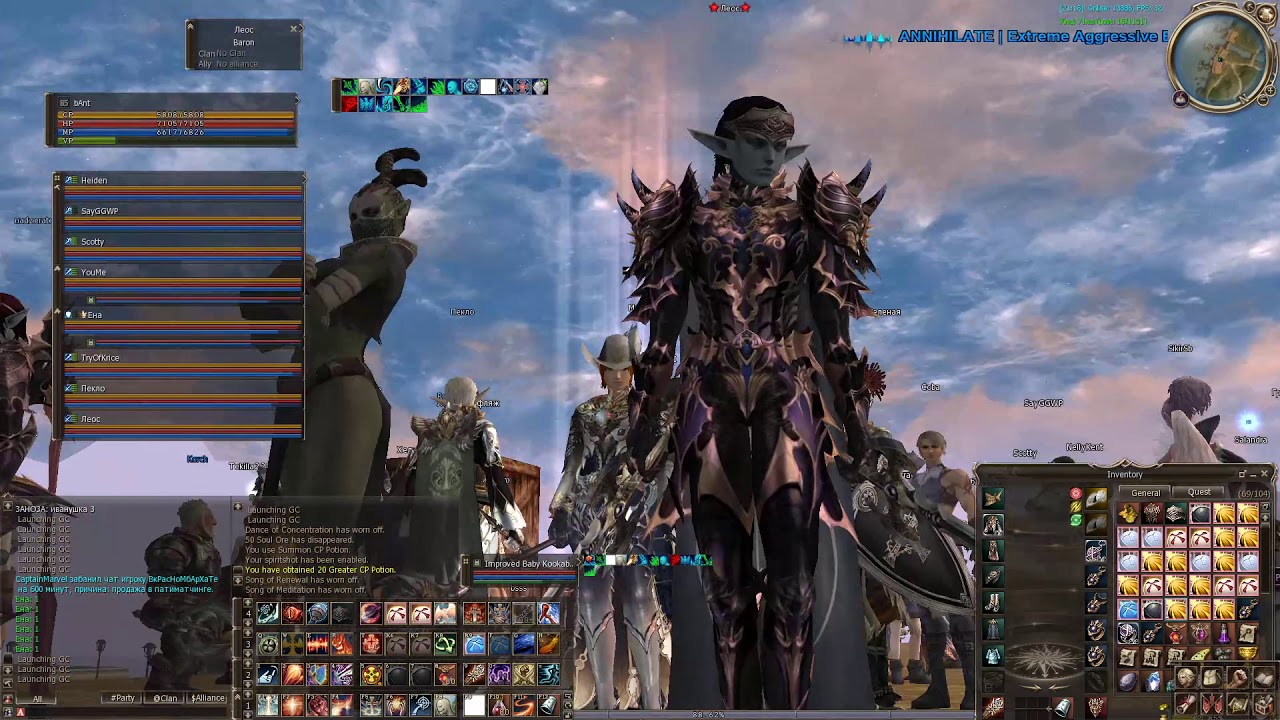The image size is (1280, 720).
Task: Select the General inventory tab
Action: pos(1146,493)
